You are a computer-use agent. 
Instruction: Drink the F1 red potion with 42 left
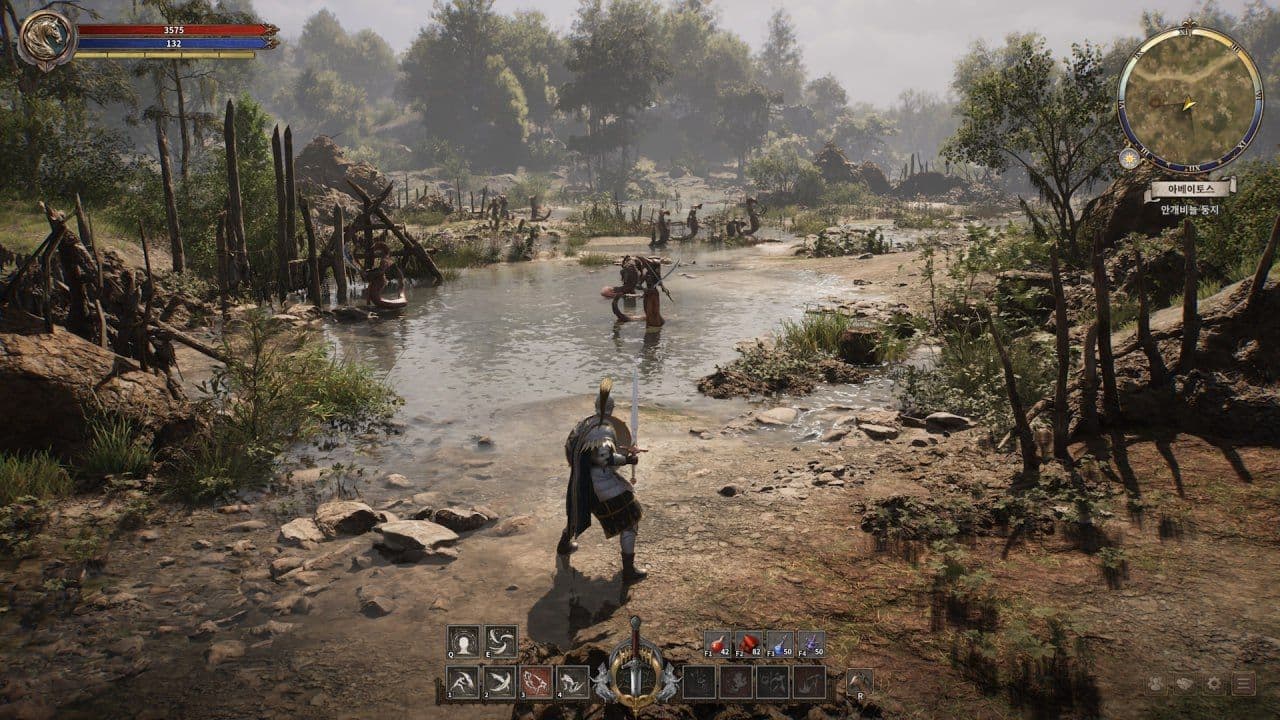(716, 643)
